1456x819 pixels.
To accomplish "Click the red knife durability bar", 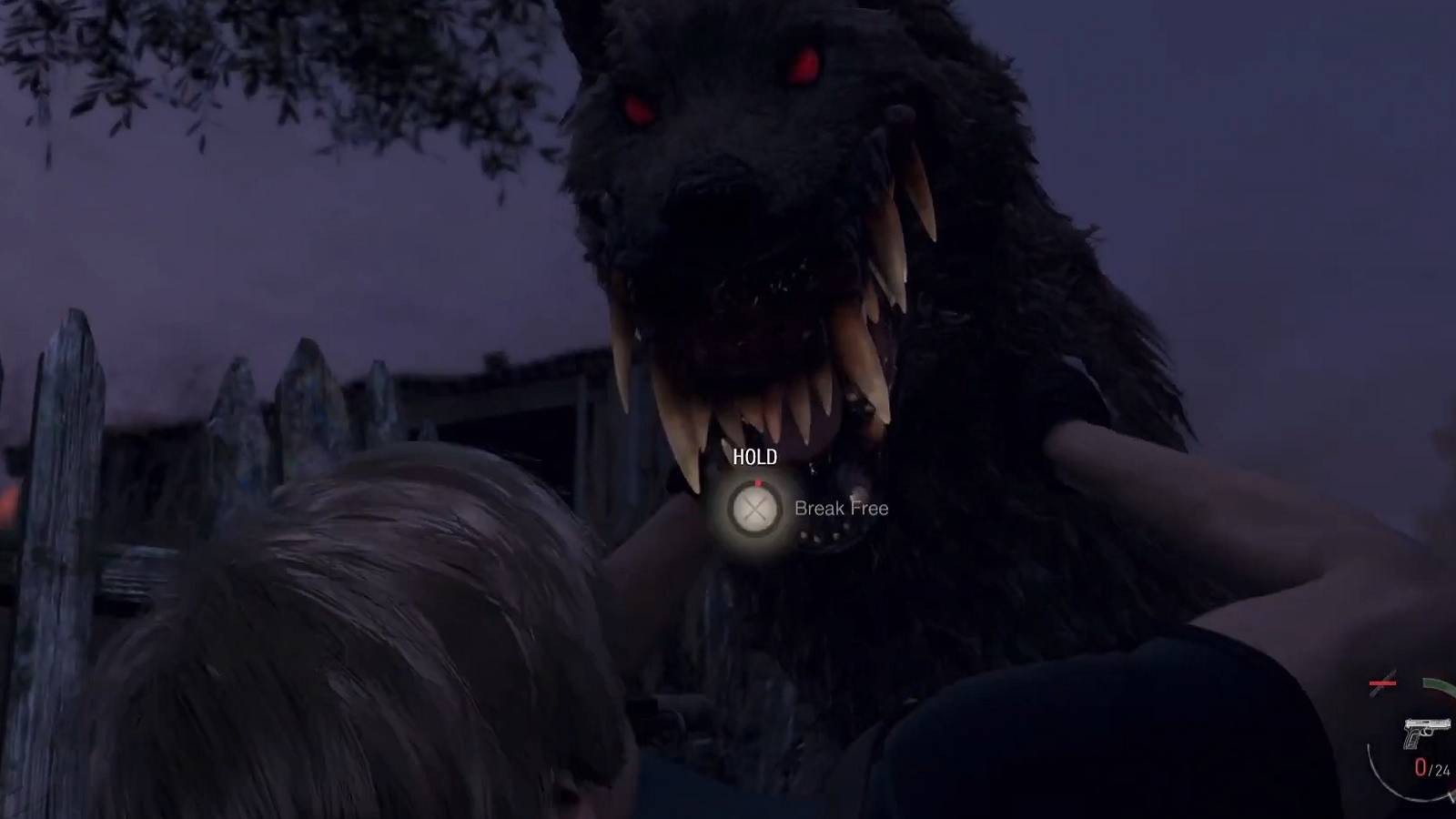I will (x=1382, y=683).
